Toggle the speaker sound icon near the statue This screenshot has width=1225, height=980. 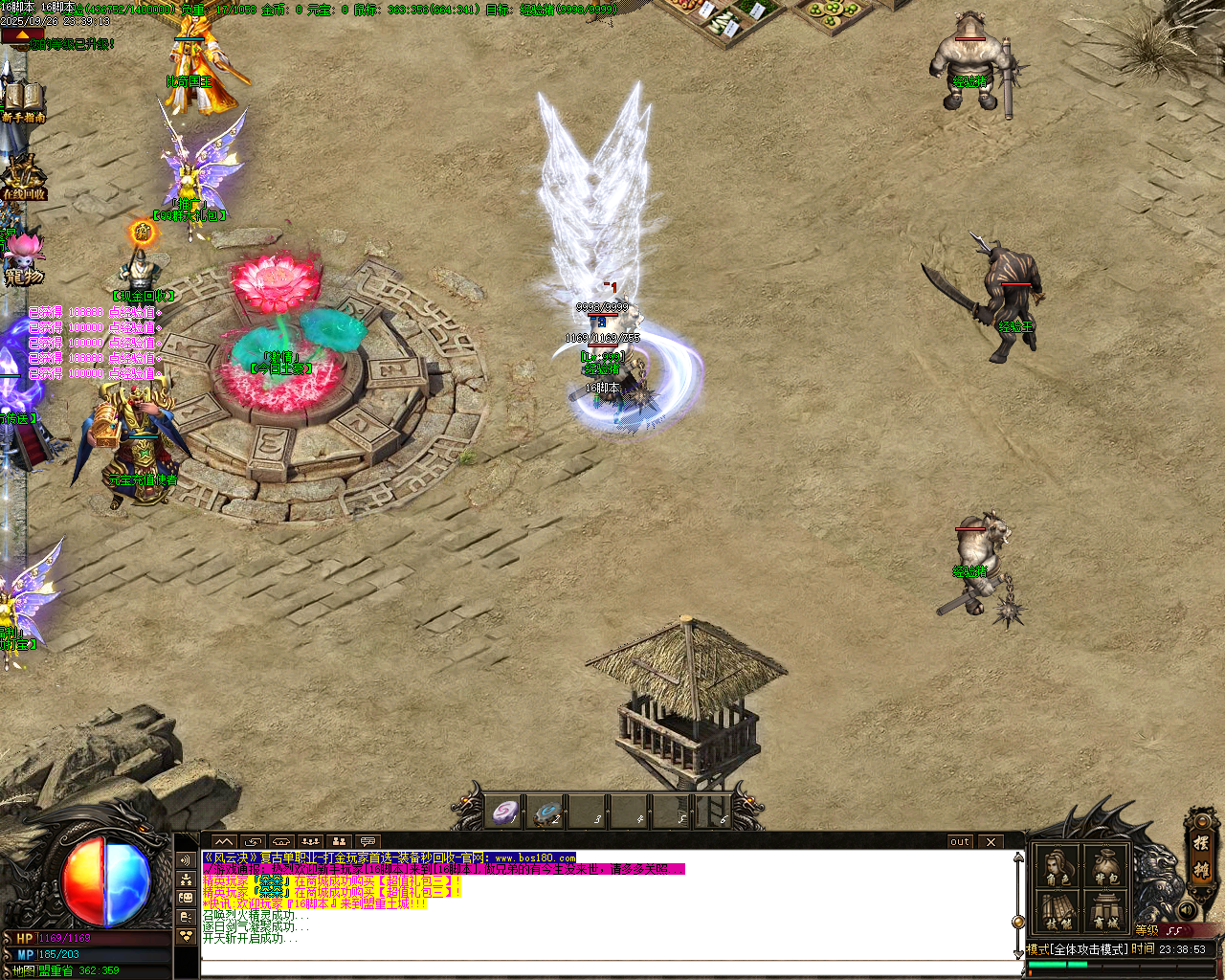(x=1186, y=910)
